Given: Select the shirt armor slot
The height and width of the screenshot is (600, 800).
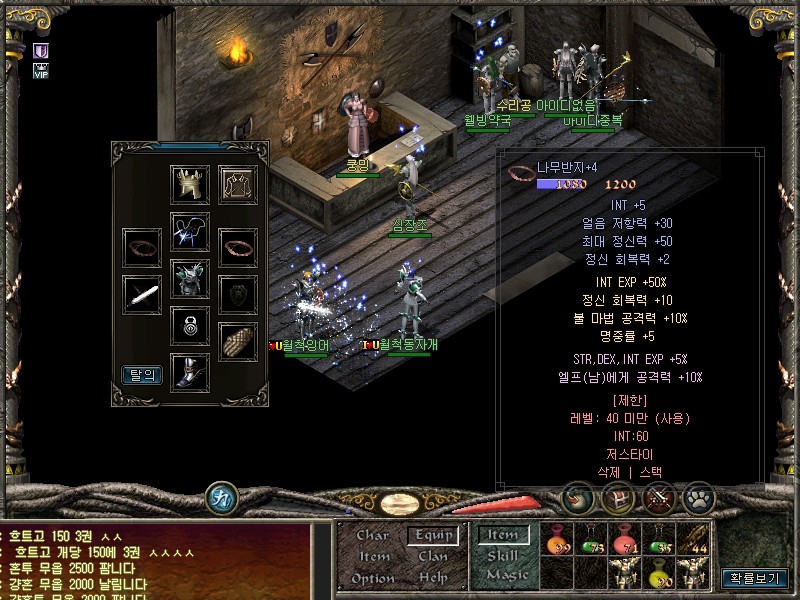Looking at the screenshot, I should (238, 184).
